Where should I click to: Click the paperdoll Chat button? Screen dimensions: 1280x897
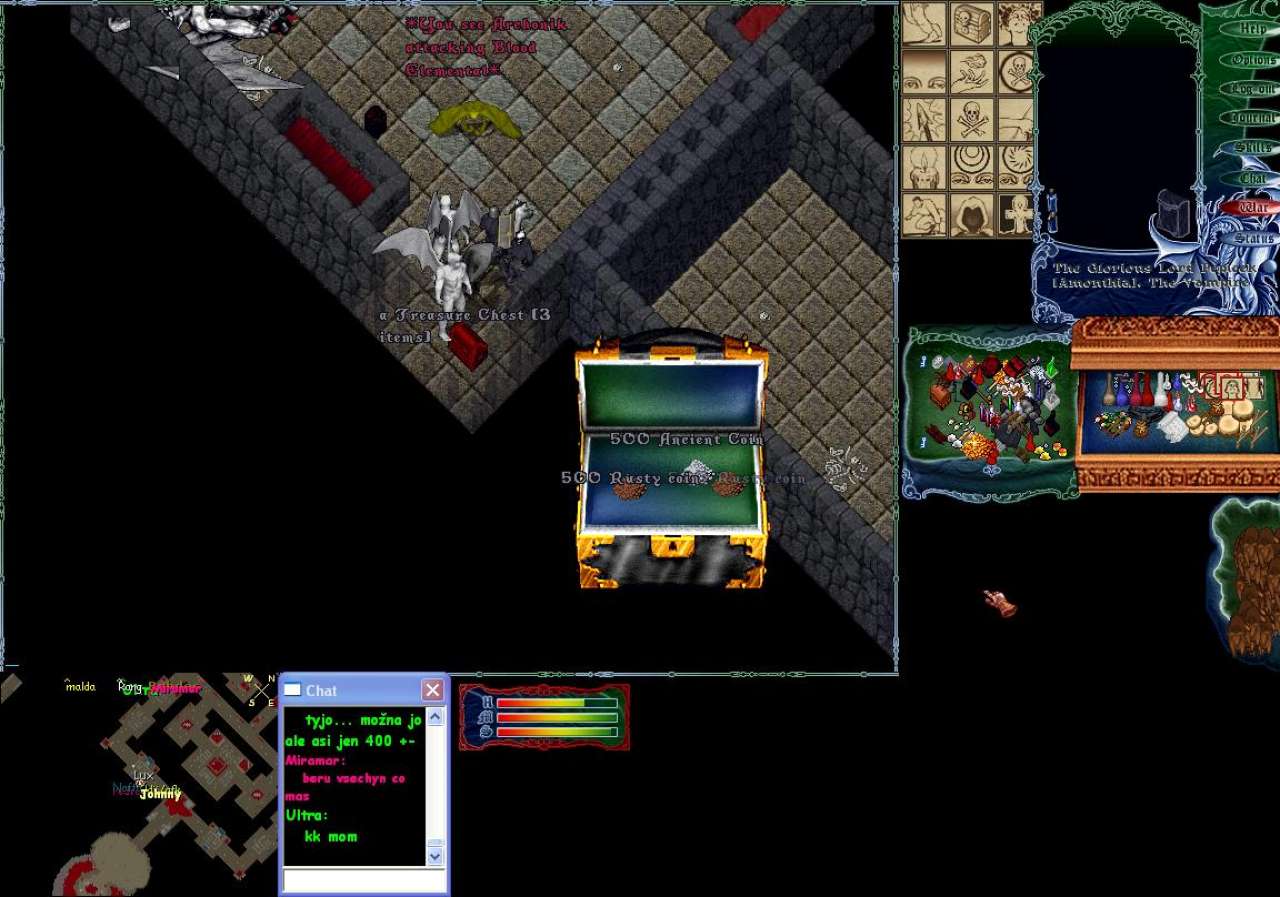[1253, 178]
